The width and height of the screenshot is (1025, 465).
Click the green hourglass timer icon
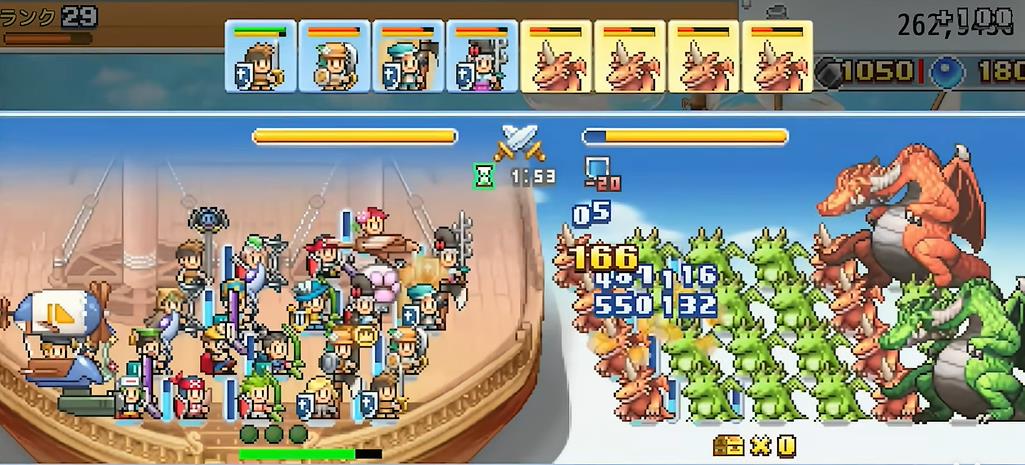click(x=485, y=176)
